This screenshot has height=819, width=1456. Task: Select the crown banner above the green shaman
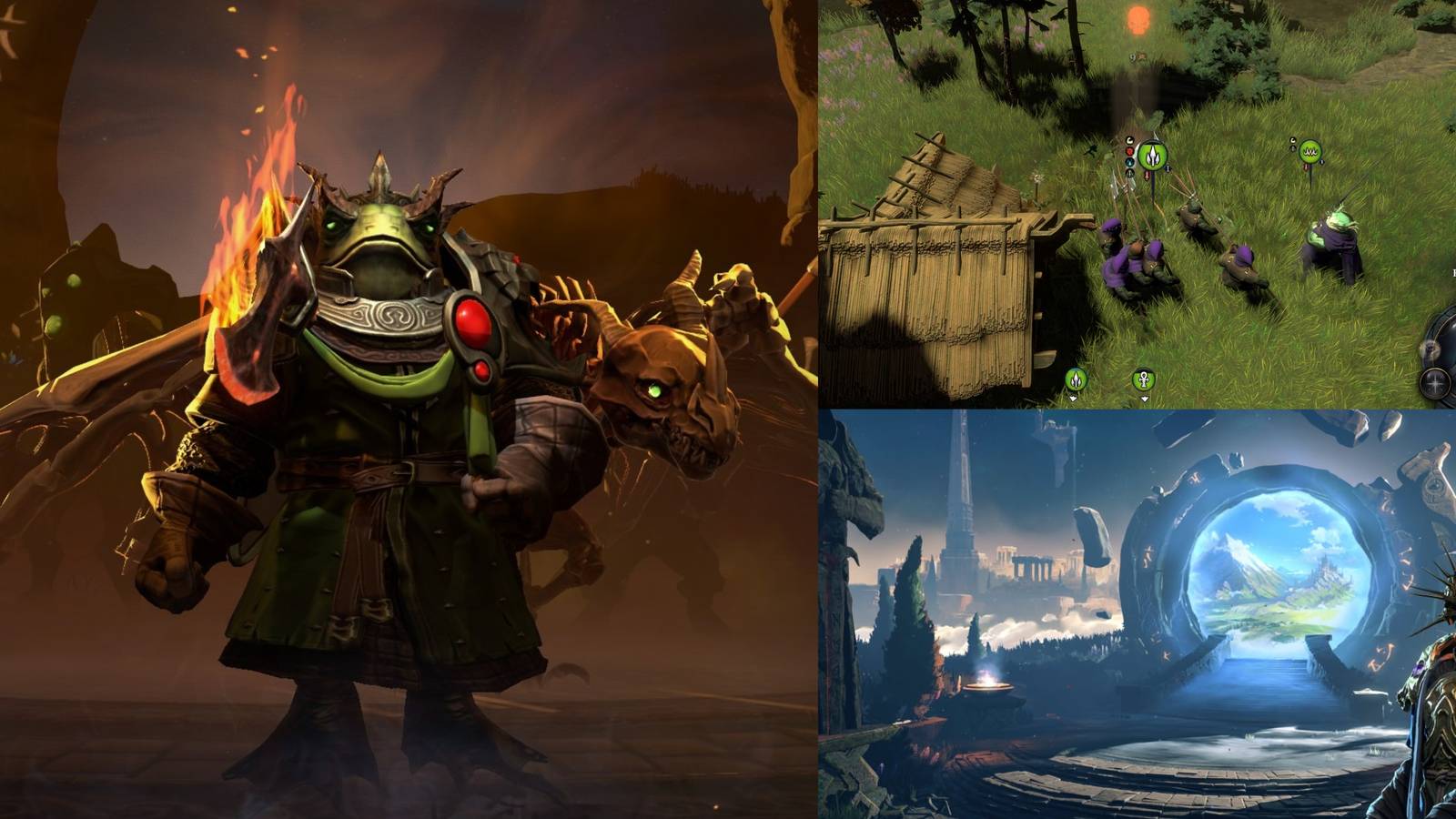(x=1310, y=151)
